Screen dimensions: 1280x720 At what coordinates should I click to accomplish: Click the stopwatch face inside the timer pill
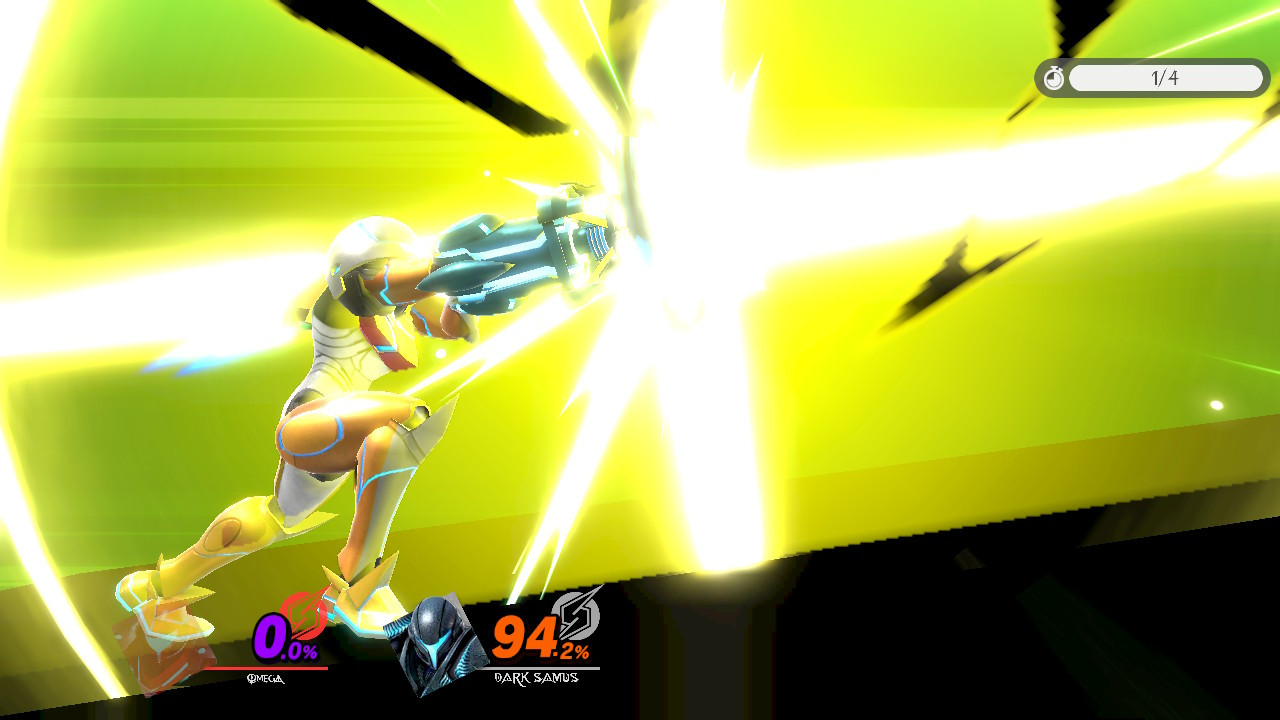click(1054, 79)
